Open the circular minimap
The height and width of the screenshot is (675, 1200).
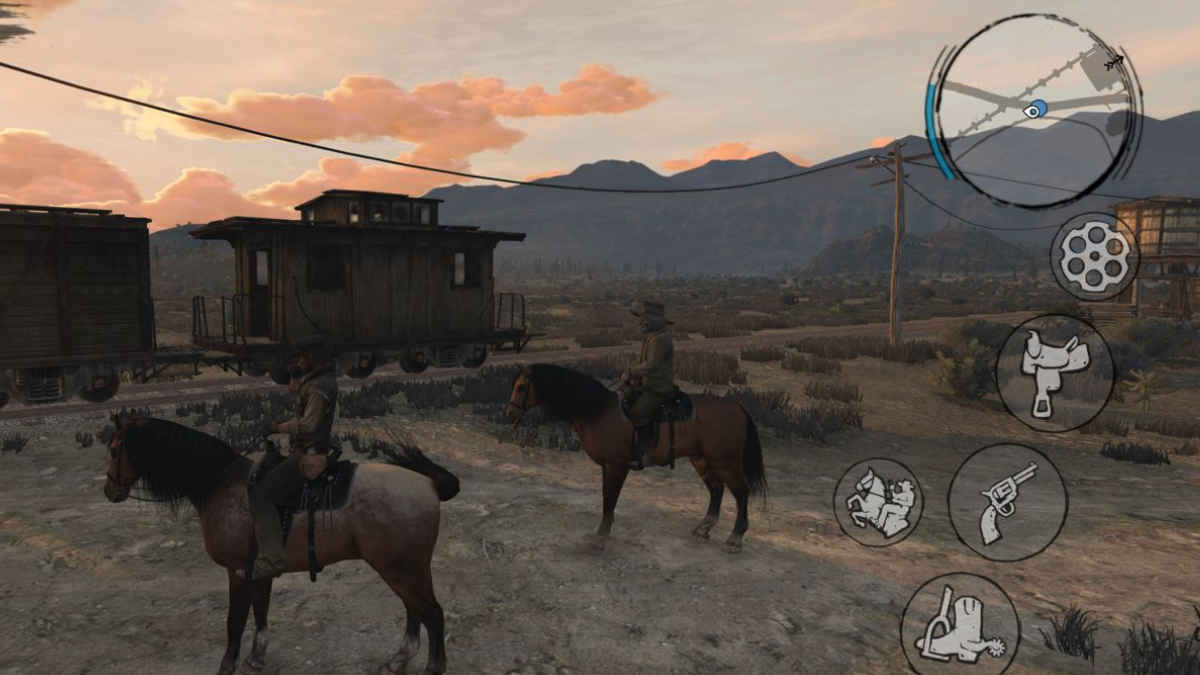point(1035,110)
